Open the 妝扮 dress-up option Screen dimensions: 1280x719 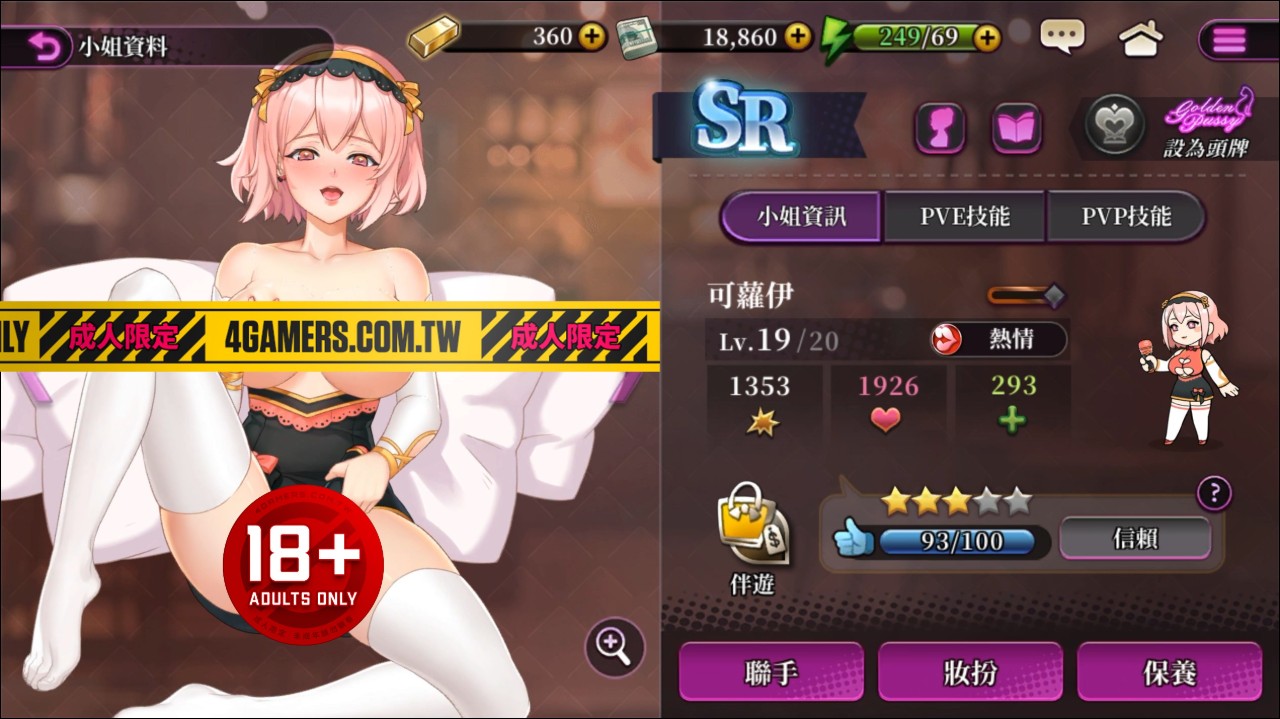click(970, 672)
